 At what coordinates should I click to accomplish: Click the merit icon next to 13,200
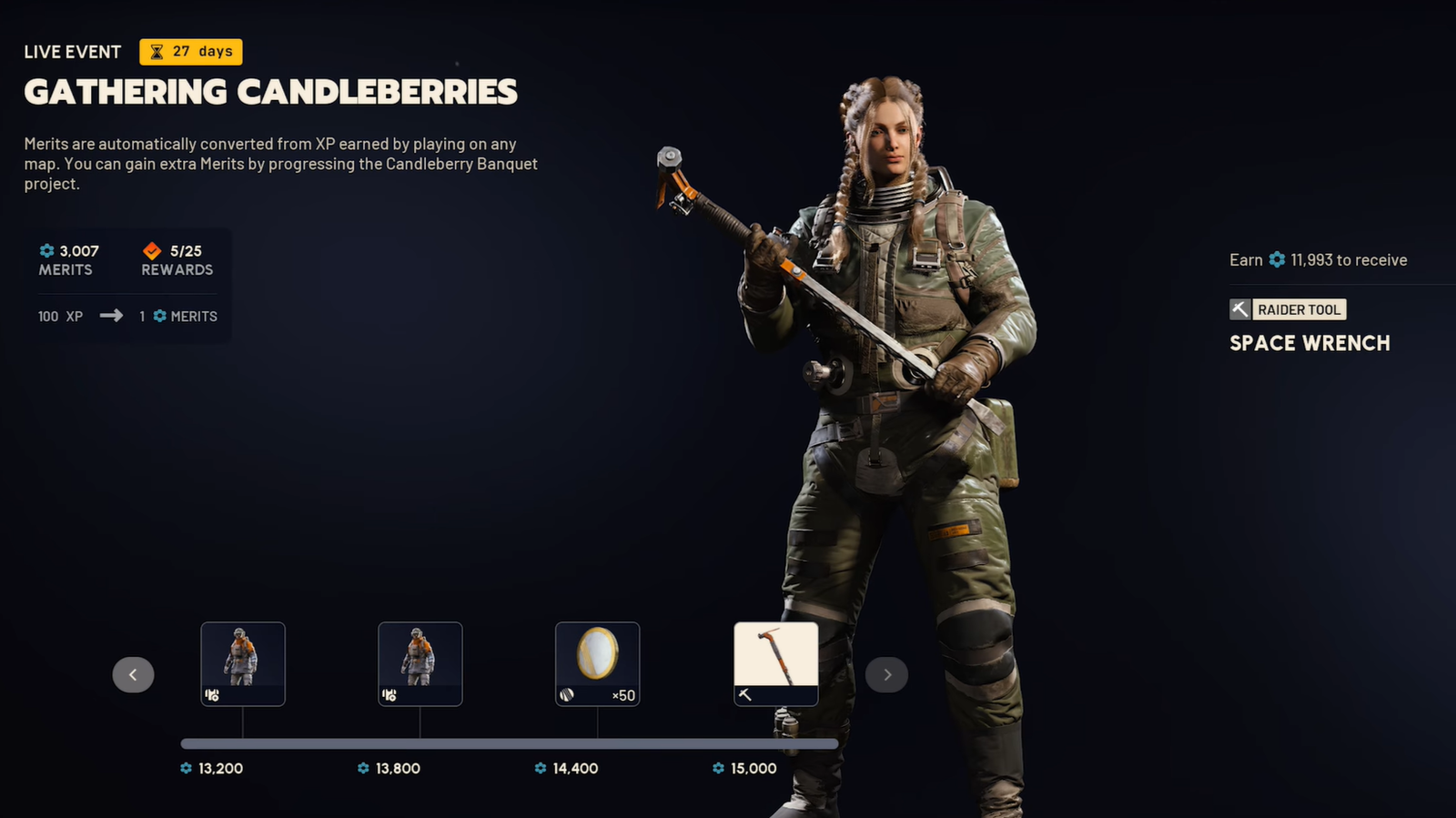click(x=186, y=769)
